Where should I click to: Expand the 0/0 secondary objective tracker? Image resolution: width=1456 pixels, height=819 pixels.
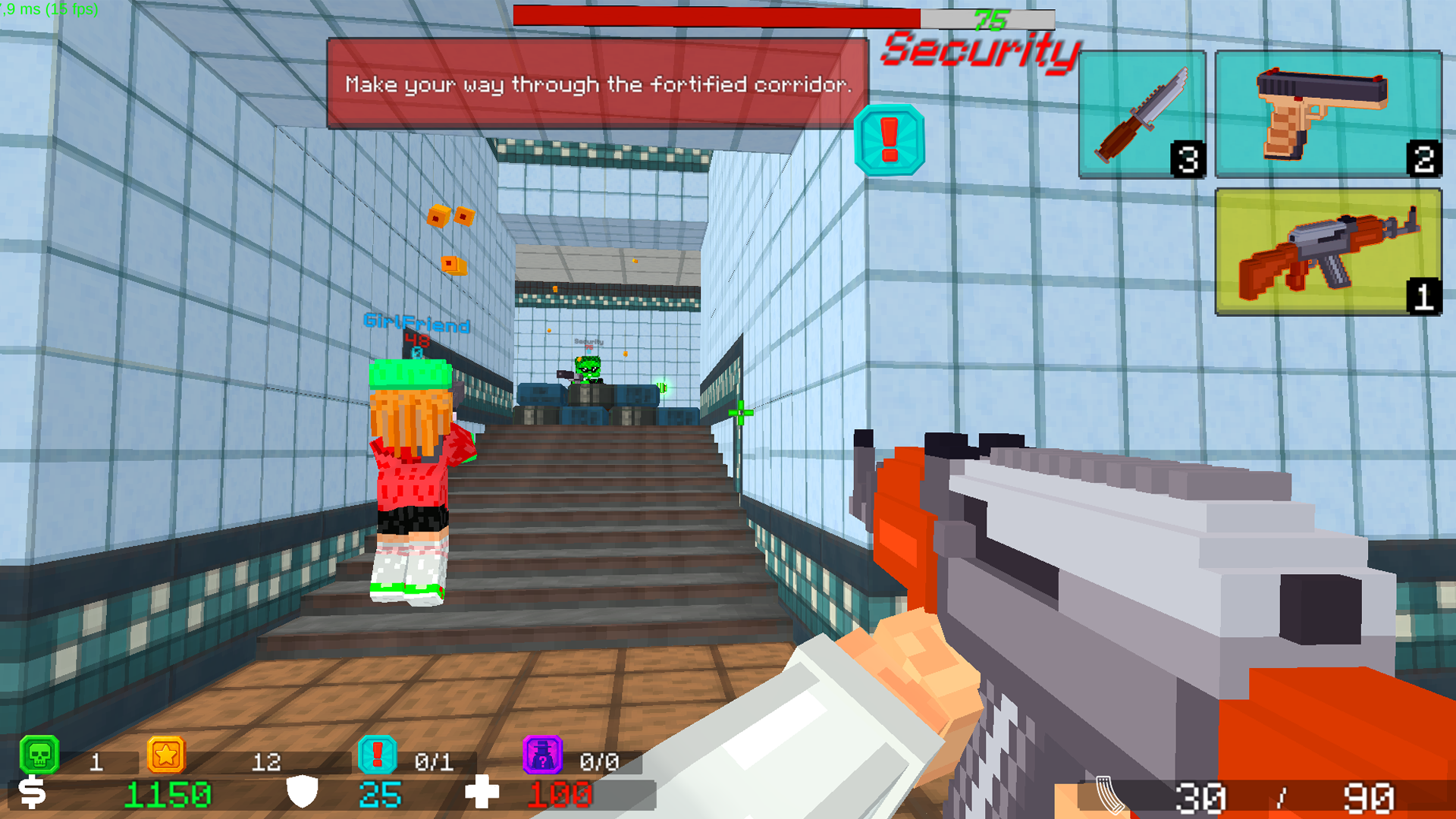point(599,761)
